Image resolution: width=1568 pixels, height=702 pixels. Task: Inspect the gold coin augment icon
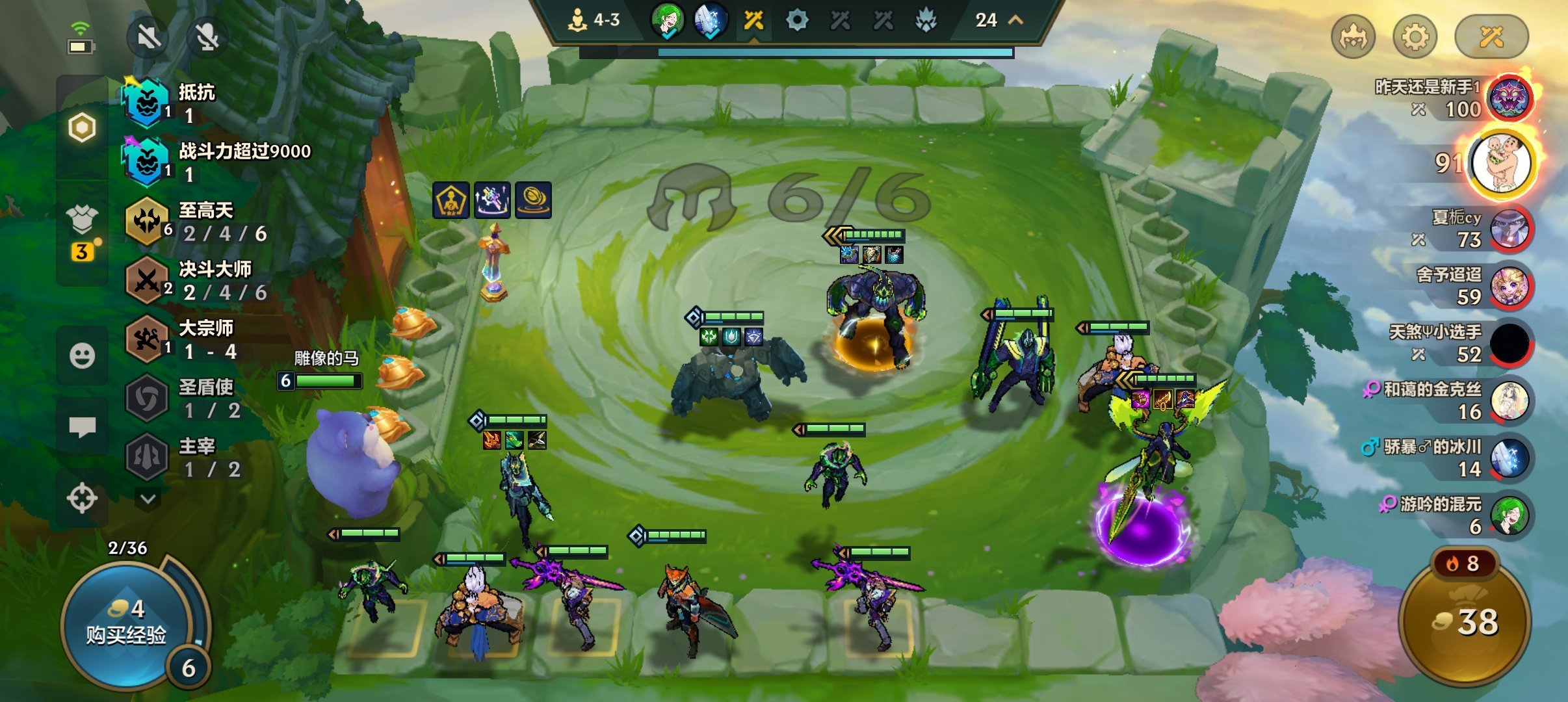tap(533, 200)
